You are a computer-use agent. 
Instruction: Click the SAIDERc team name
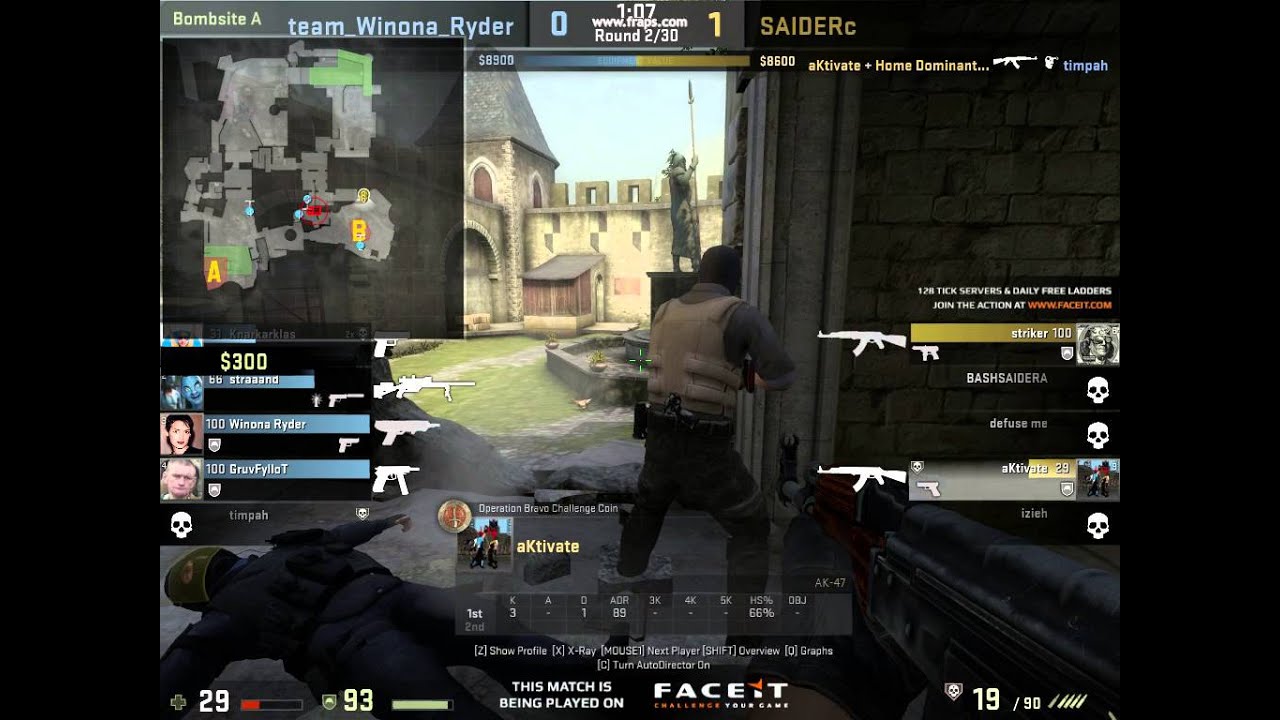pos(807,27)
